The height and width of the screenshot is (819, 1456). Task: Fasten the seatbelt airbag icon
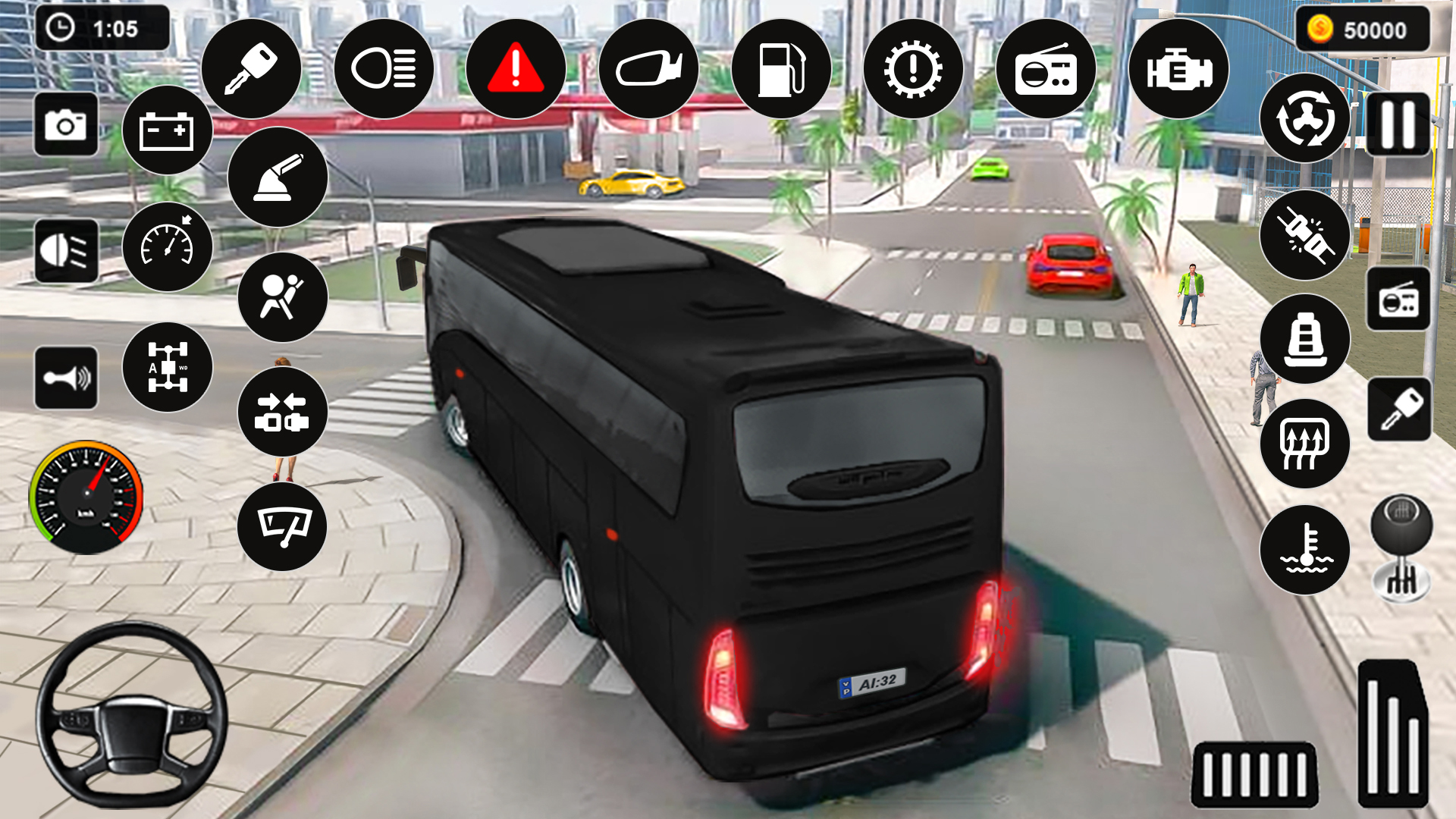pyautogui.click(x=284, y=298)
